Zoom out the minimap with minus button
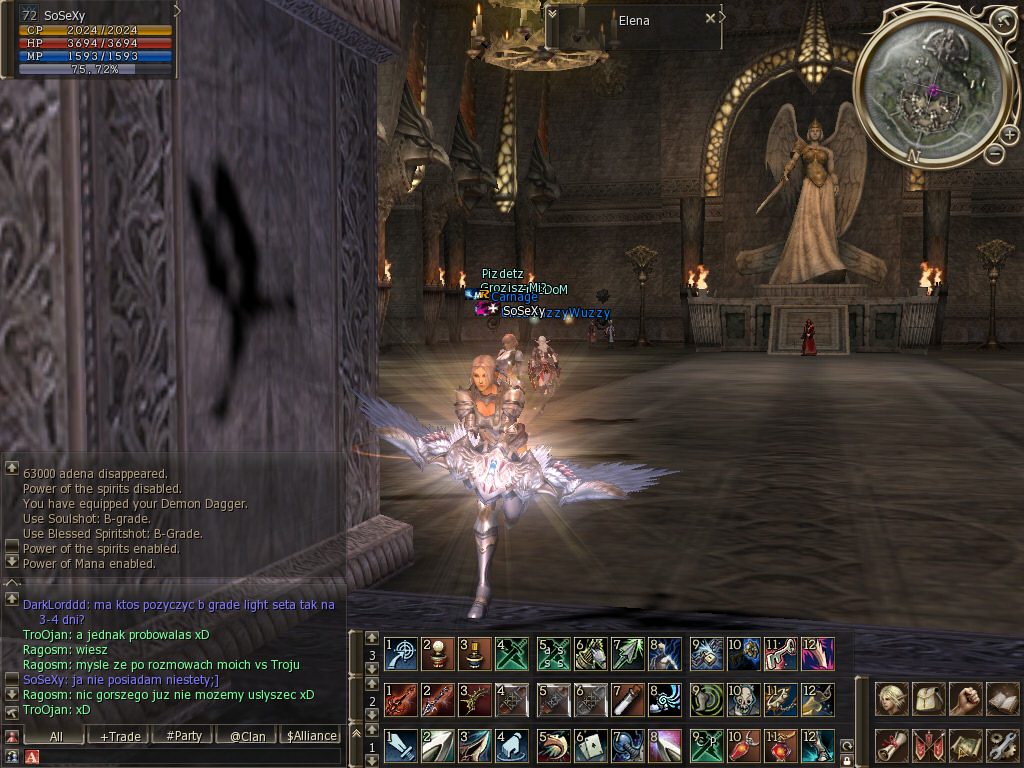Image resolution: width=1024 pixels, height=768 pixels. (x=994, y=153)
